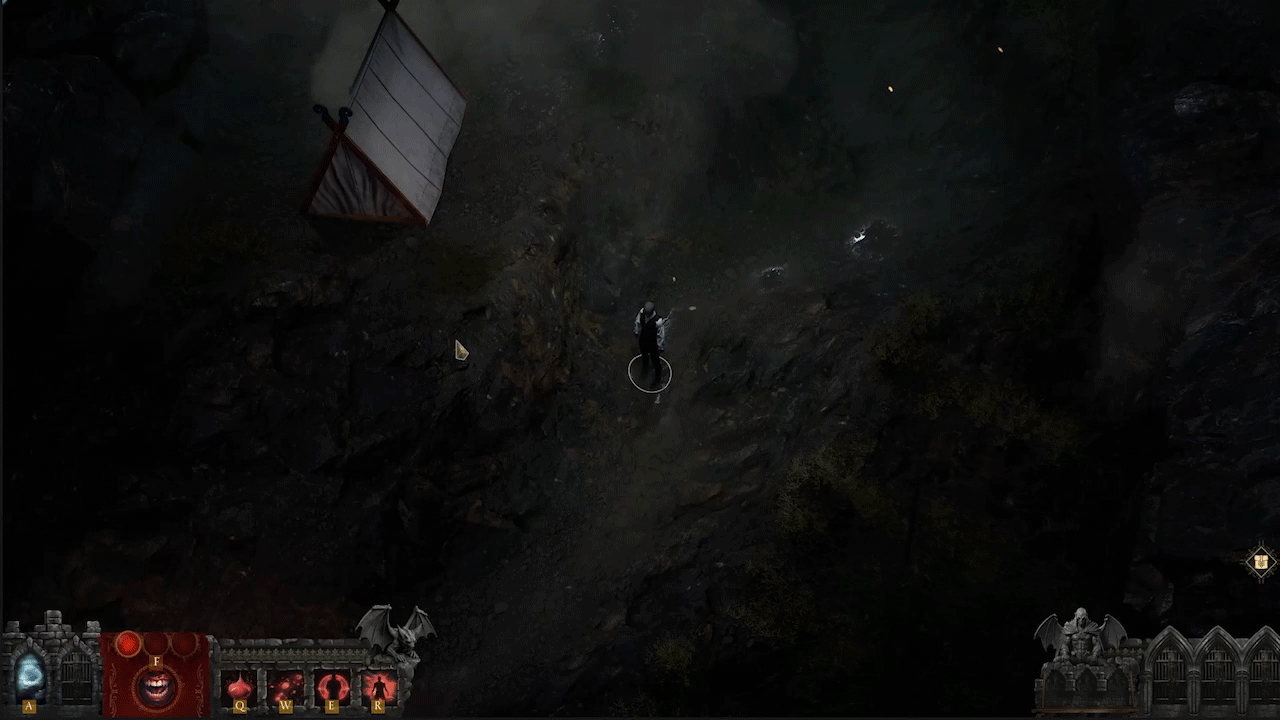Viewport: 1280px width, 720px height.
Task: Expand the diamond chest reward tracker
Action: 1260,562
